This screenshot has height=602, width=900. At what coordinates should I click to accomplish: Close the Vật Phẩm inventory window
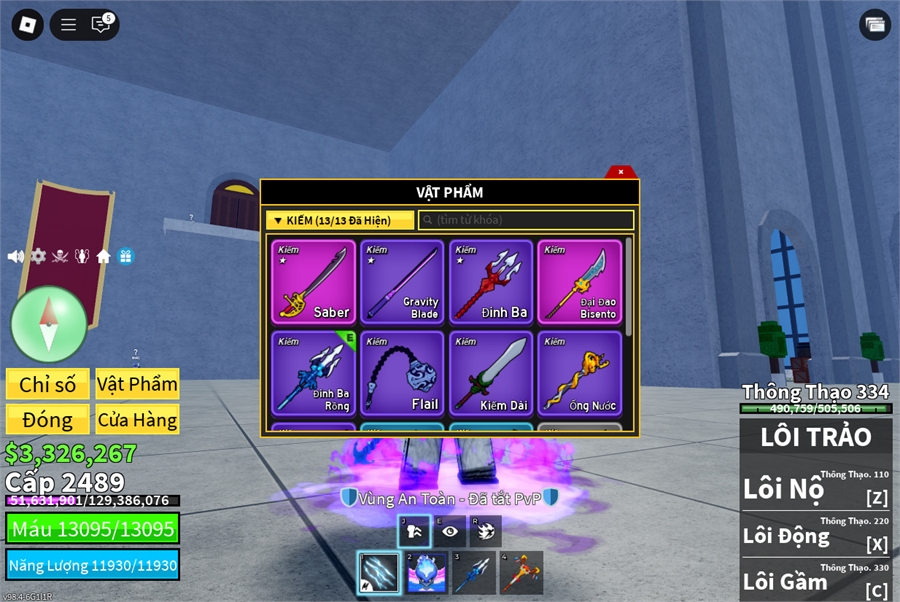pos(621,172)
